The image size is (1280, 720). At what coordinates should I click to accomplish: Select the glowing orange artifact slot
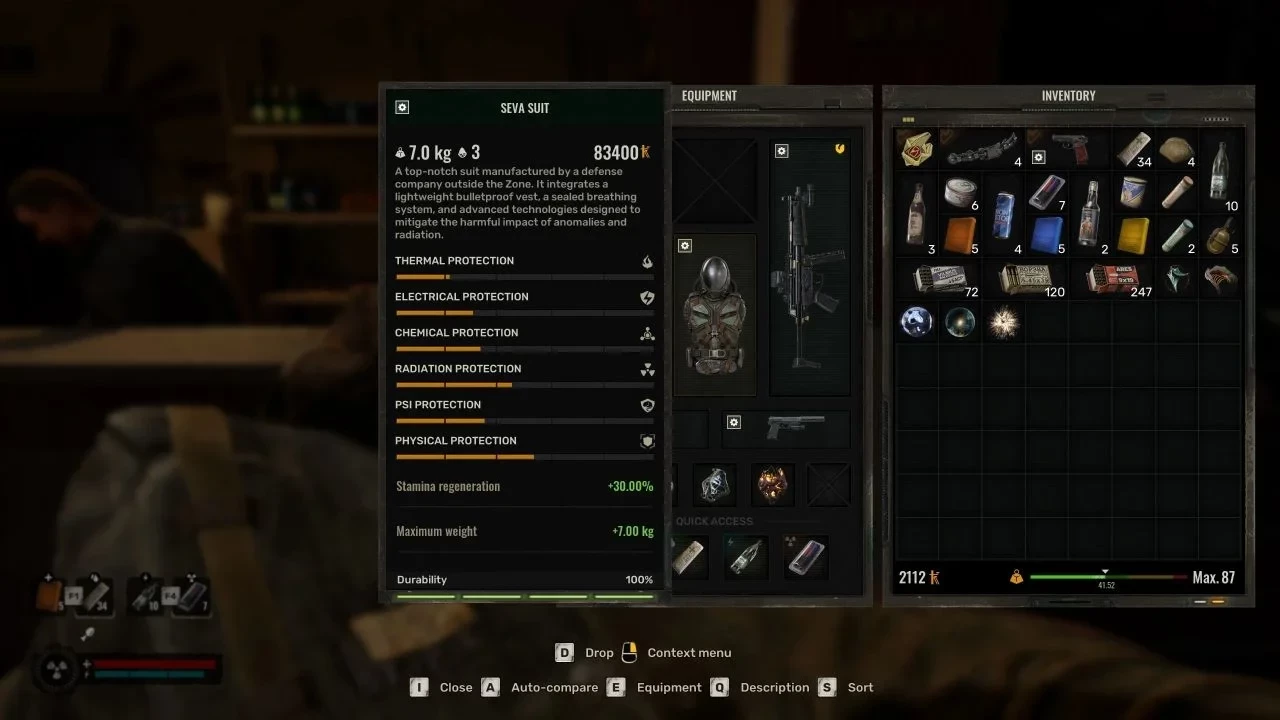[772, 484]
